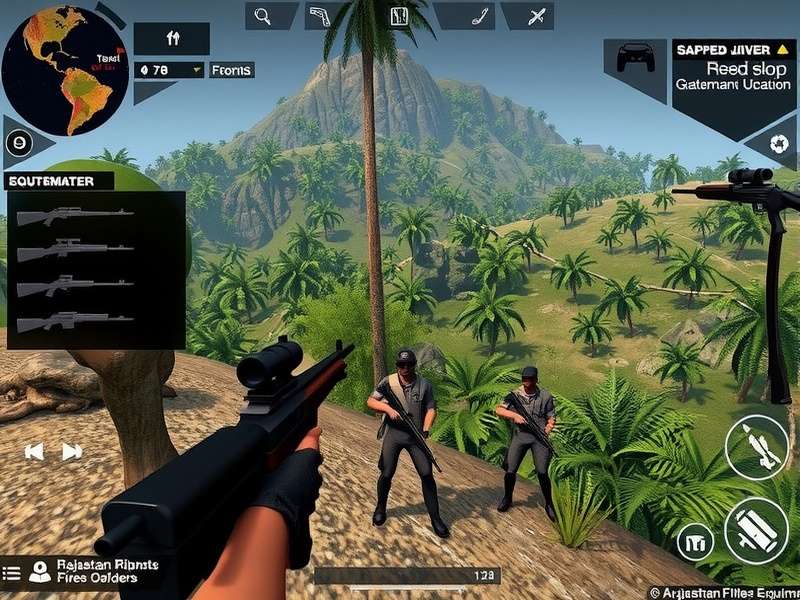Image resolution: width=800 pixels, height=600 pixels.
Task: Select the two-arrows button near minimap
Action: tap(172, 39)
